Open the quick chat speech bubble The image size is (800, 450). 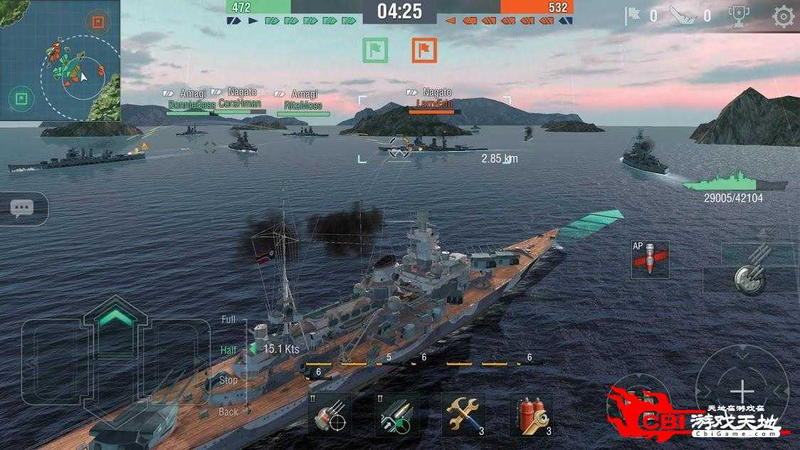point(22,208)
